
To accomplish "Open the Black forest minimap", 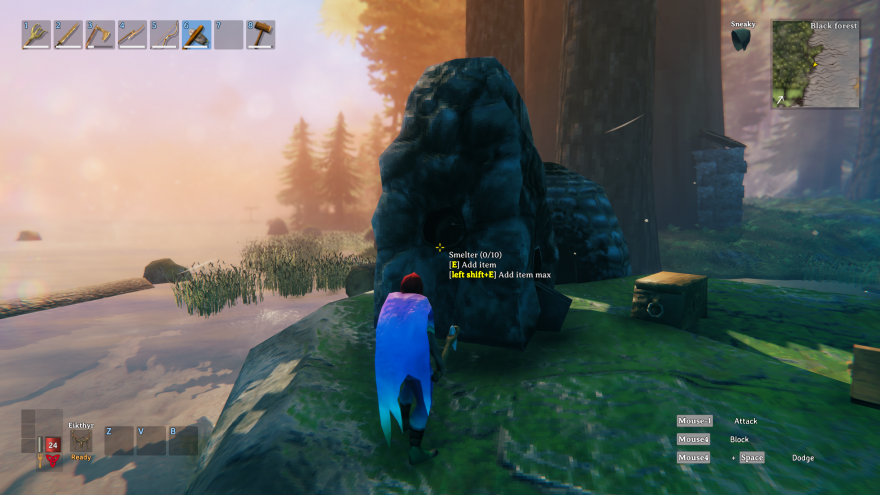I will tap(815, 64).
